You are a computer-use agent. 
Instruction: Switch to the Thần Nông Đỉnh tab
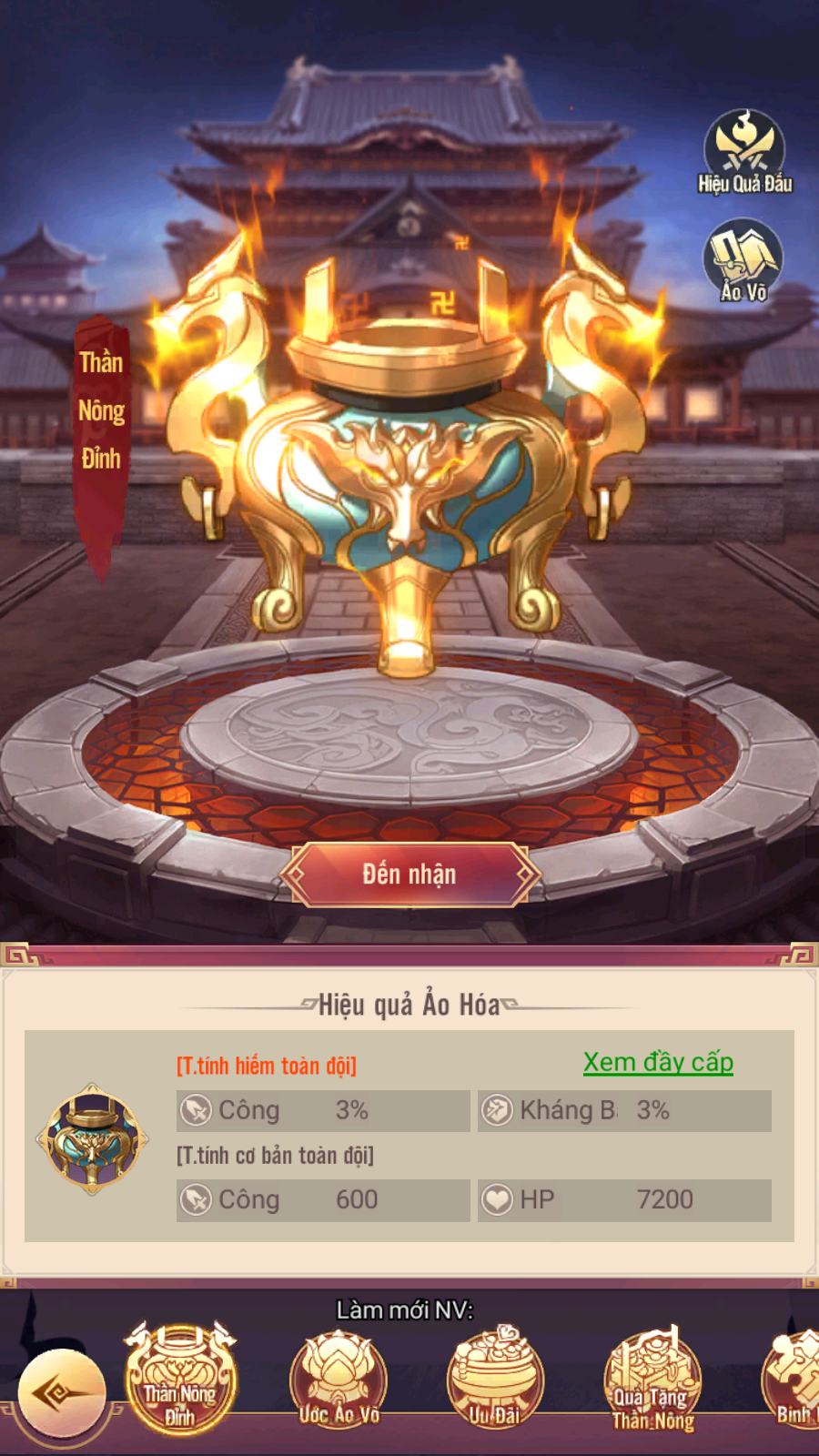(x=180, y=1380)
